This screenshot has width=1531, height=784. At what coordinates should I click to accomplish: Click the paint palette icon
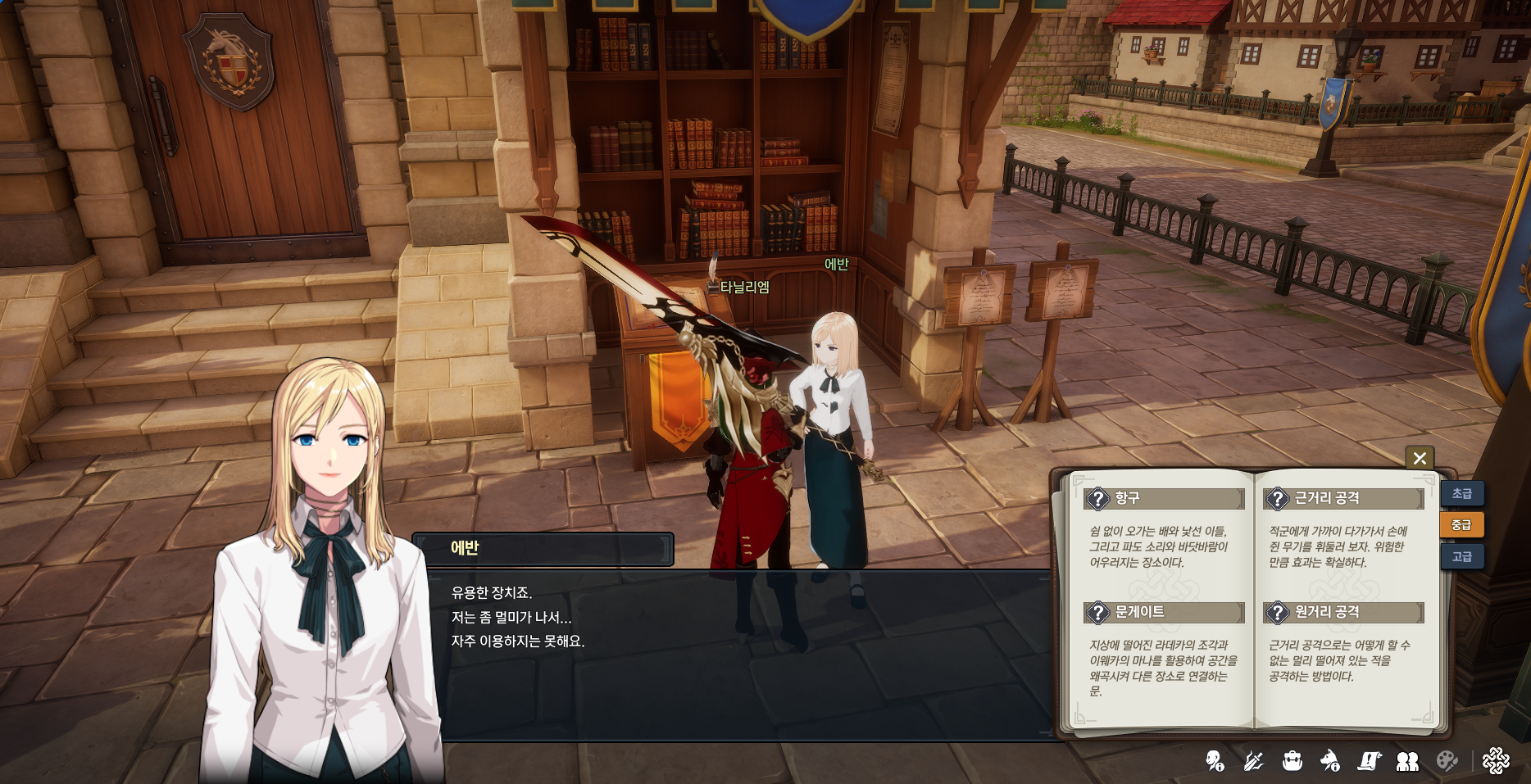click(1447, 761)
